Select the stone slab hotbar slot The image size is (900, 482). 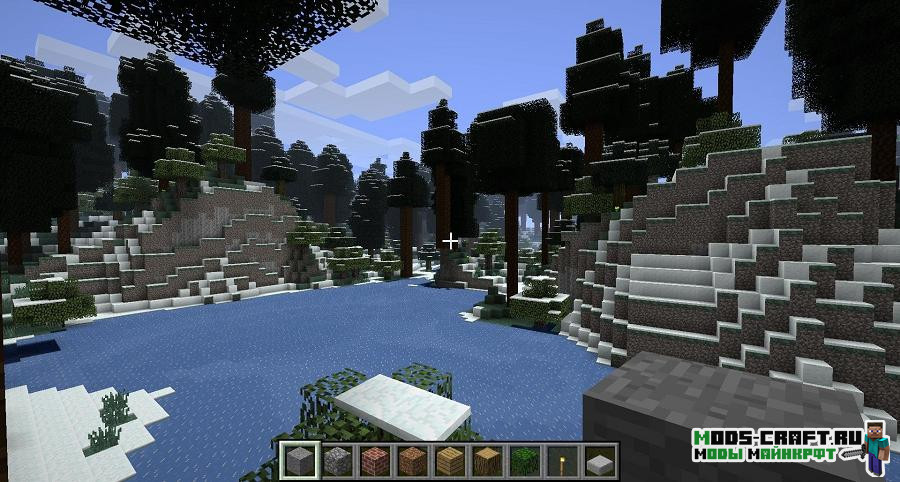pos(600,461)
